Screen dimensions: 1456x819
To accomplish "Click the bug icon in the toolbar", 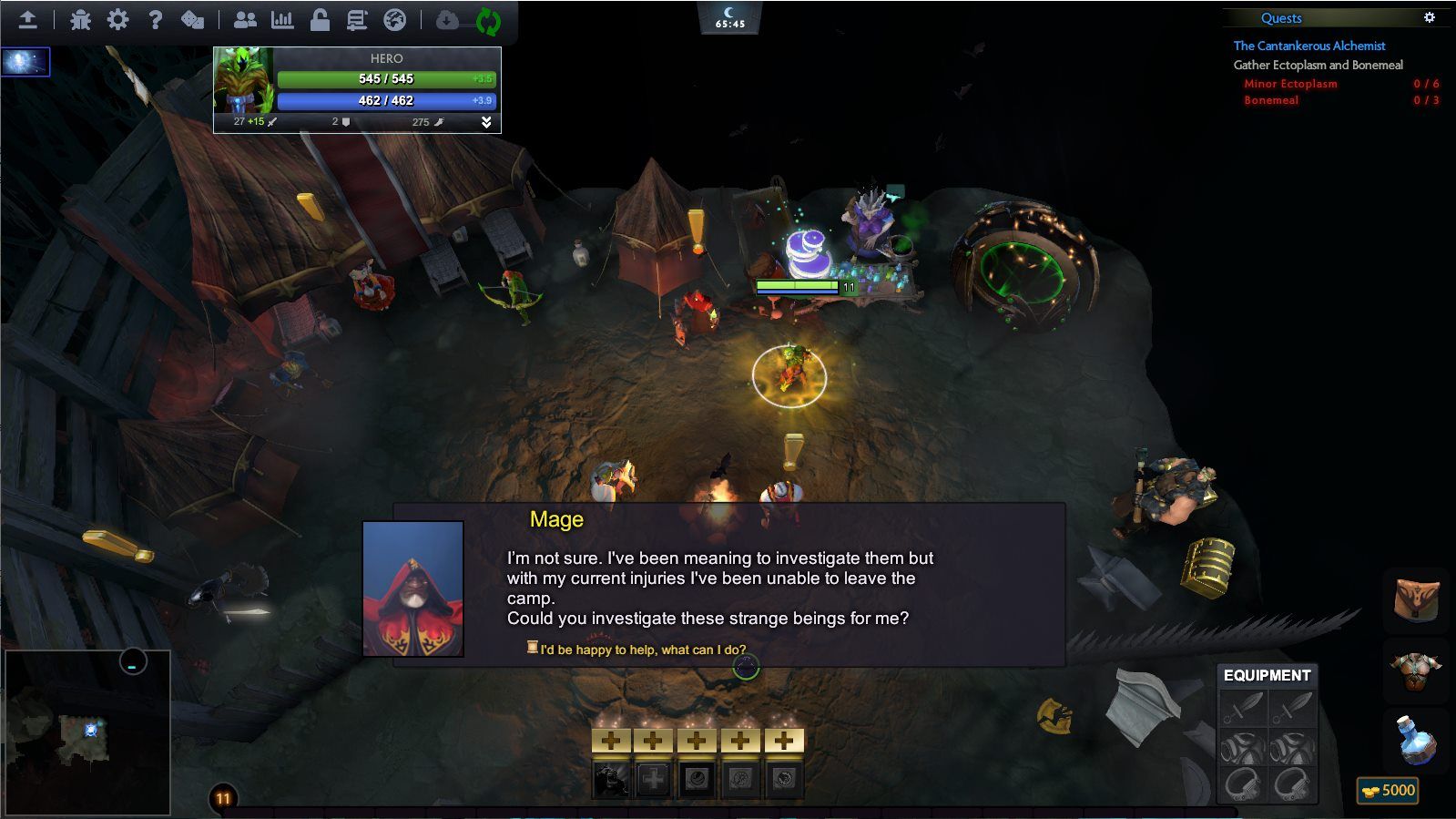I will [80, 19].
